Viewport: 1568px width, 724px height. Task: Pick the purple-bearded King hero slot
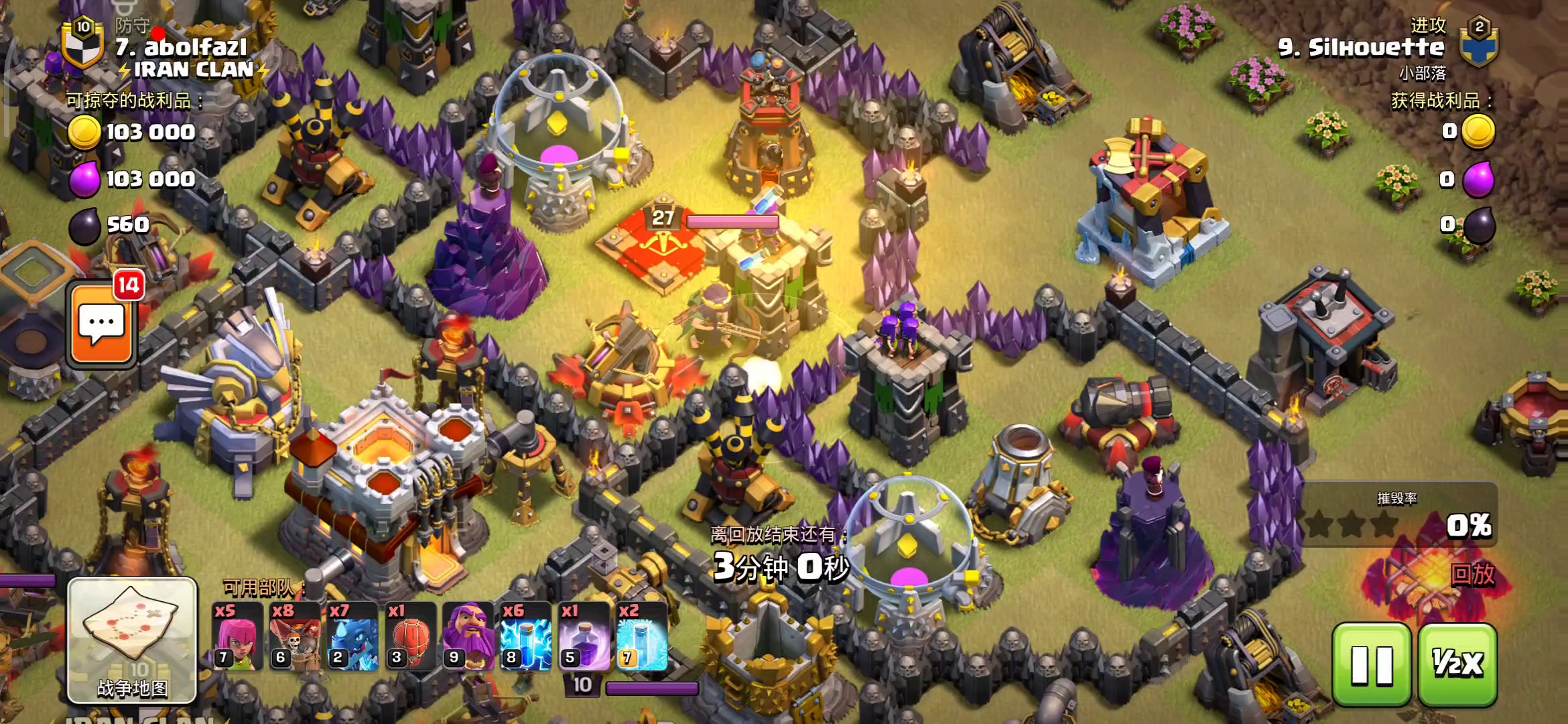point(468,637)
